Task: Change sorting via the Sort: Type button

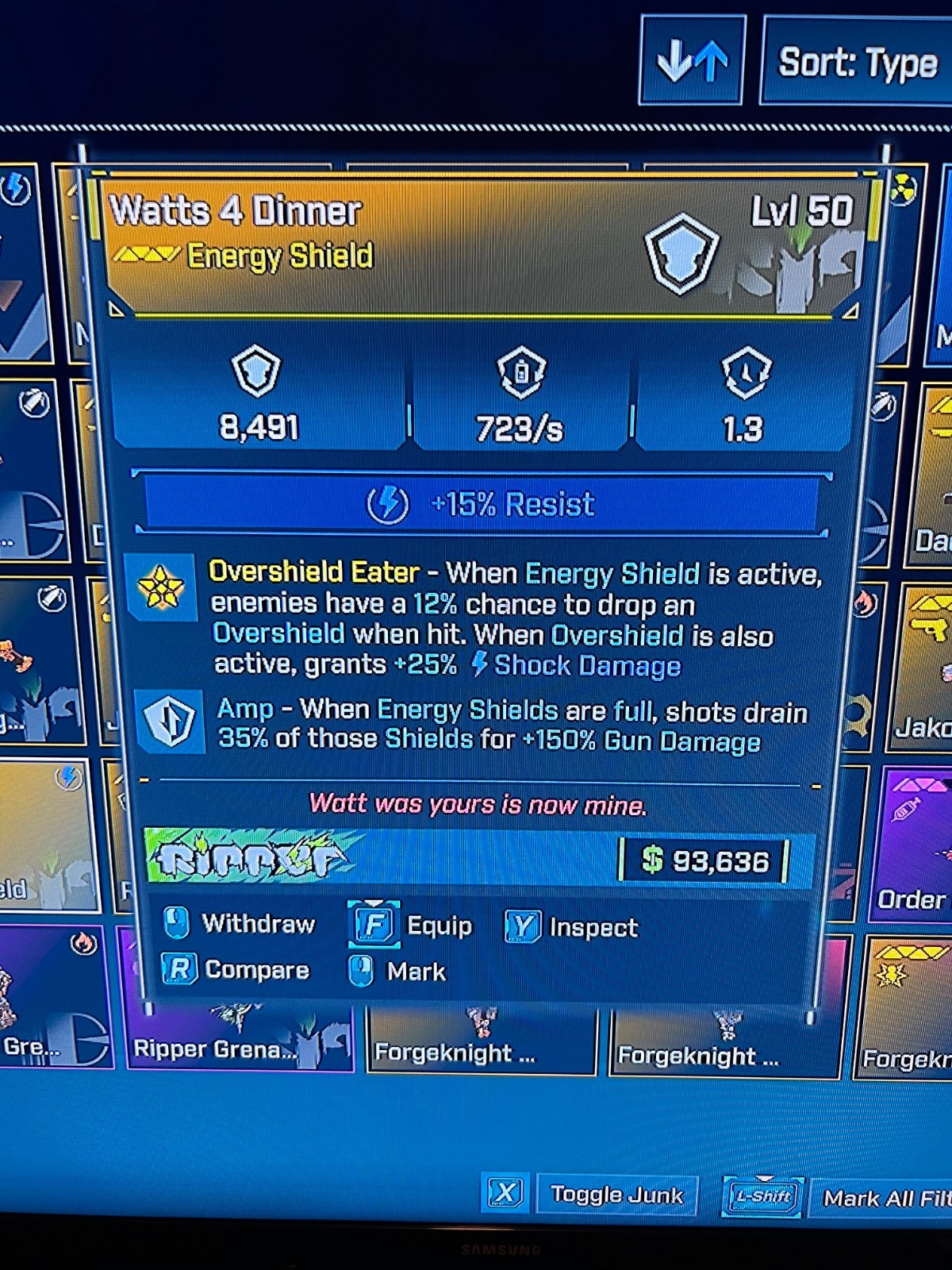Action: point(857,62)
